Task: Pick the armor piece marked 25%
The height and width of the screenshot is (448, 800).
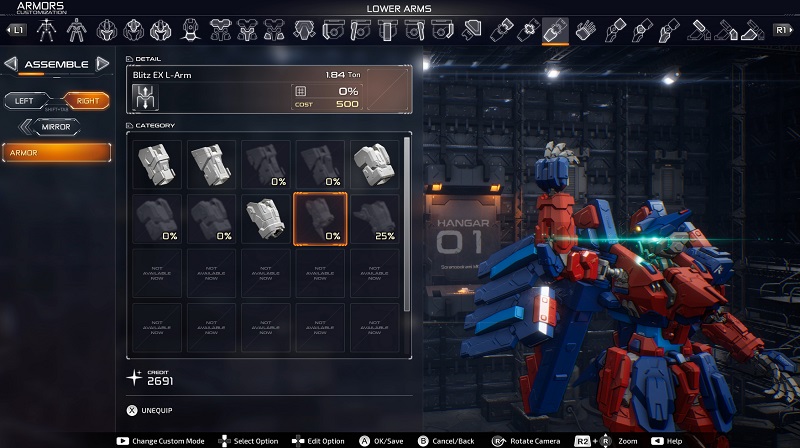Action: [374, 218]
